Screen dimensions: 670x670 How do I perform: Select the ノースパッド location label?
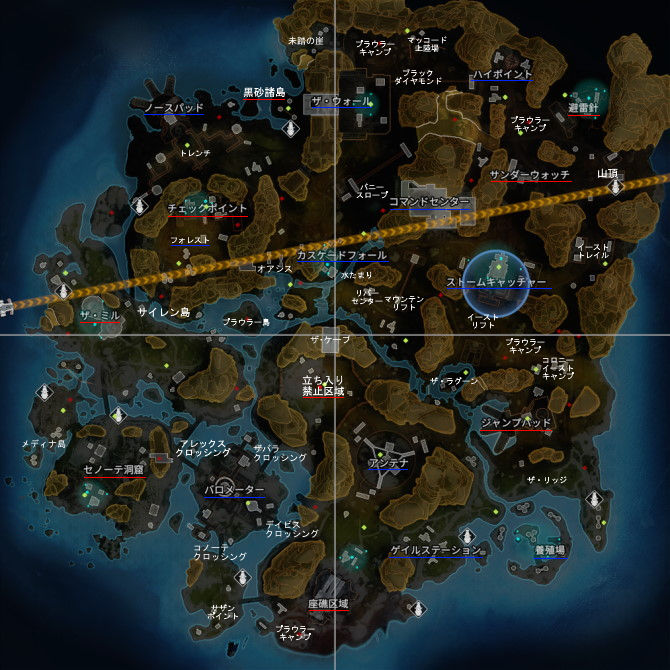[x=174, y=106]
